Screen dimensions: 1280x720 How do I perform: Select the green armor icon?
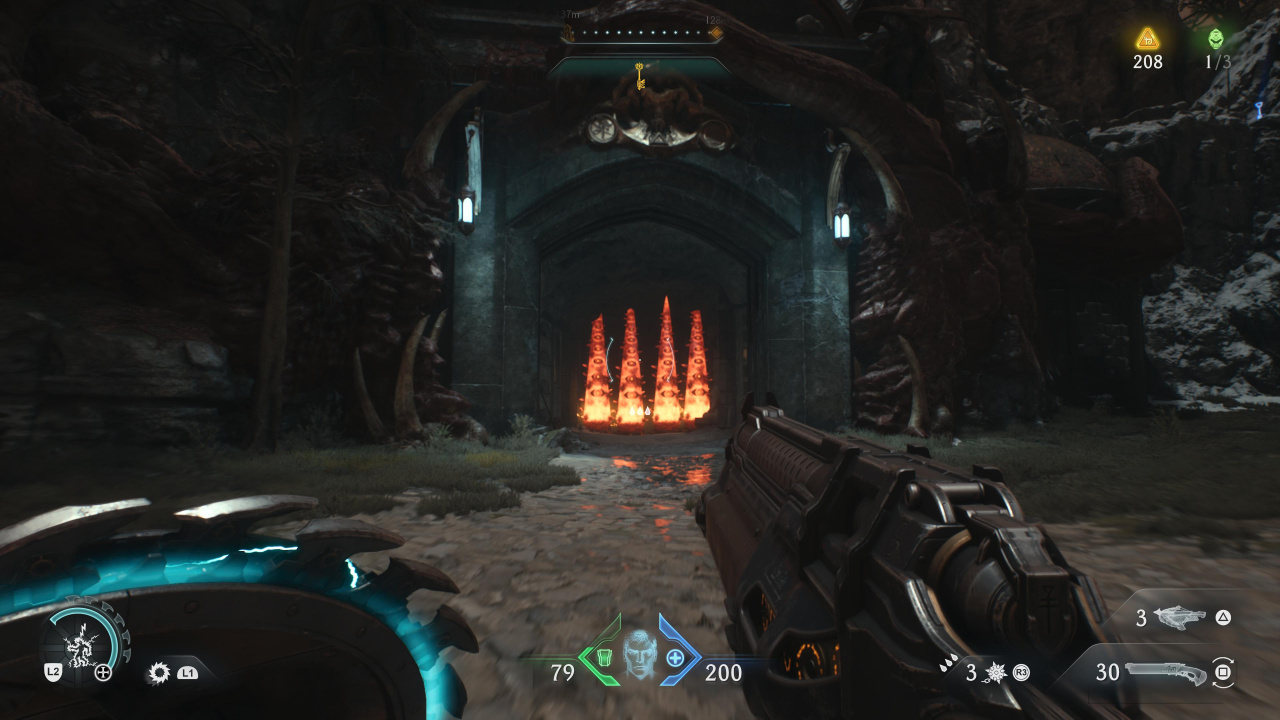click(604, 658)
